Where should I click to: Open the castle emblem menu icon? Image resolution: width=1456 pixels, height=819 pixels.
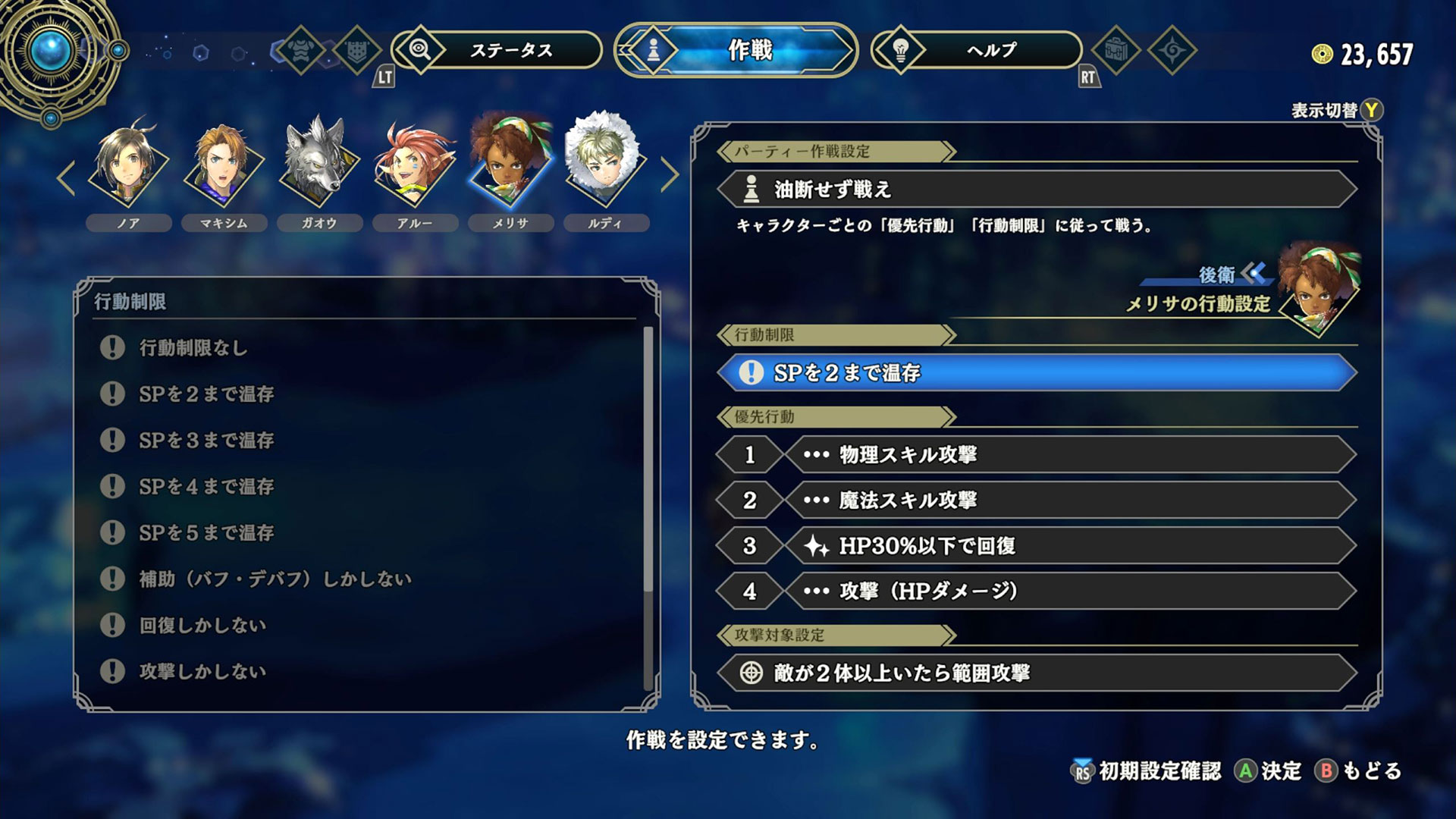(356, 51)
